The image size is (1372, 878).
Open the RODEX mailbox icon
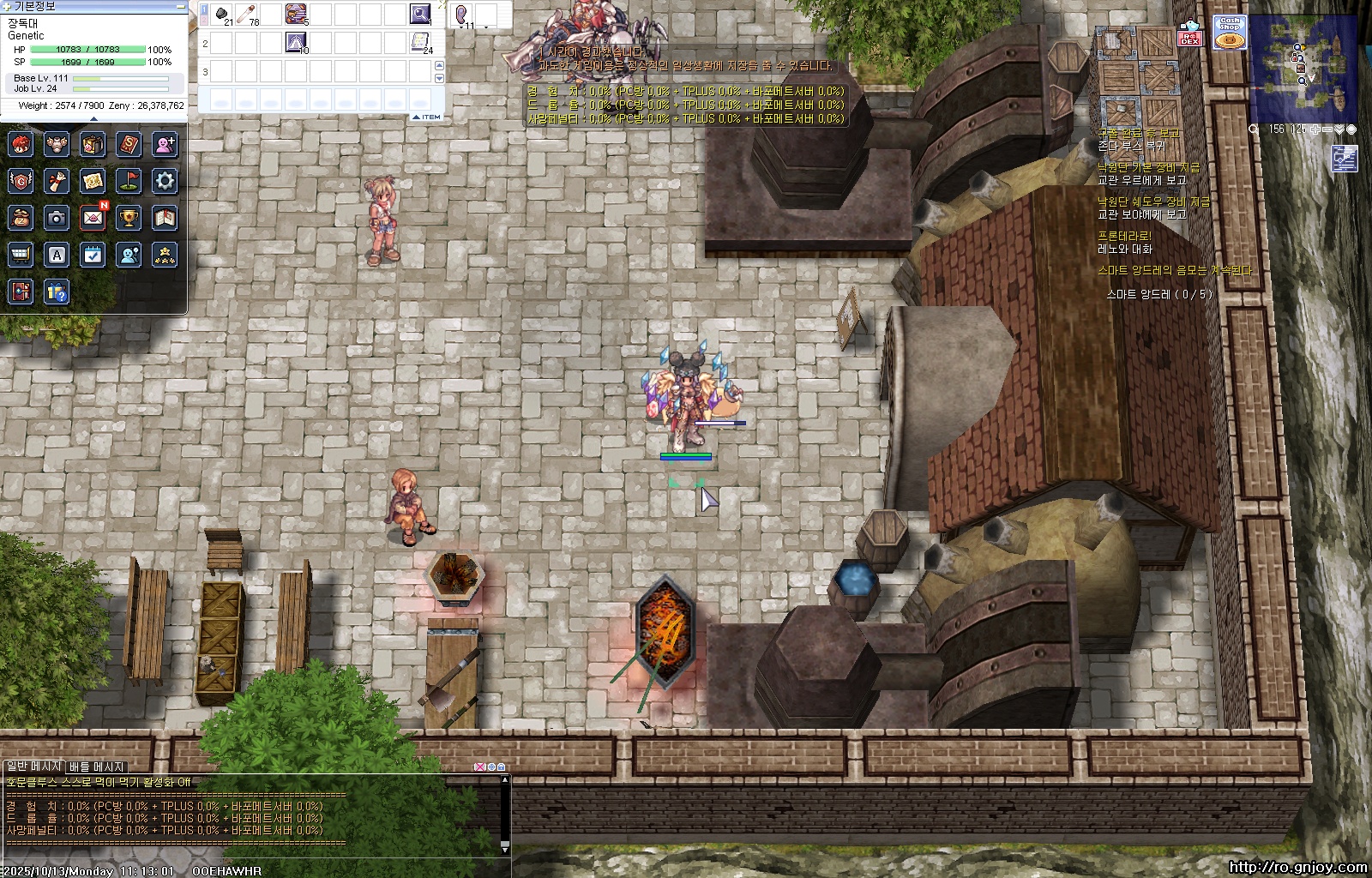1190,33
